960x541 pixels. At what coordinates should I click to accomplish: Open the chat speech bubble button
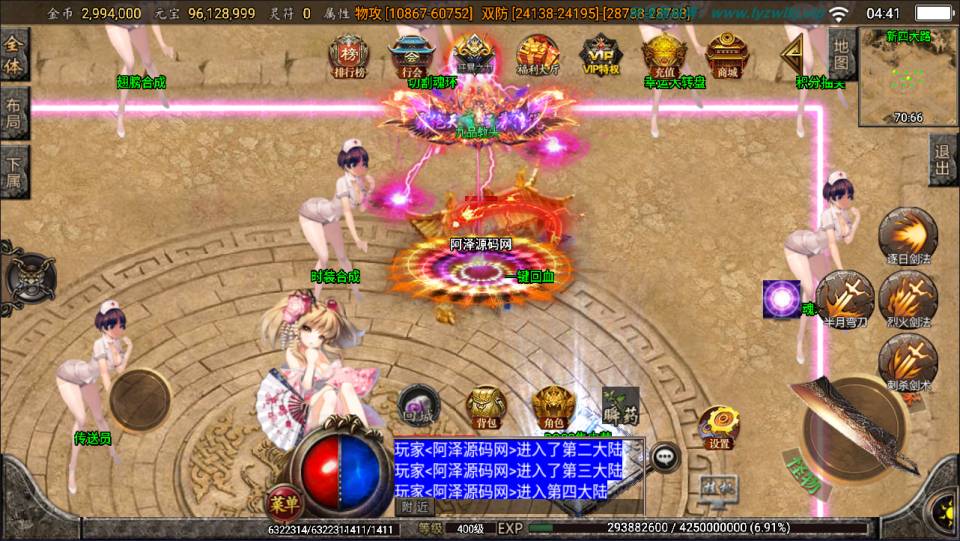[x=665, y=456]
